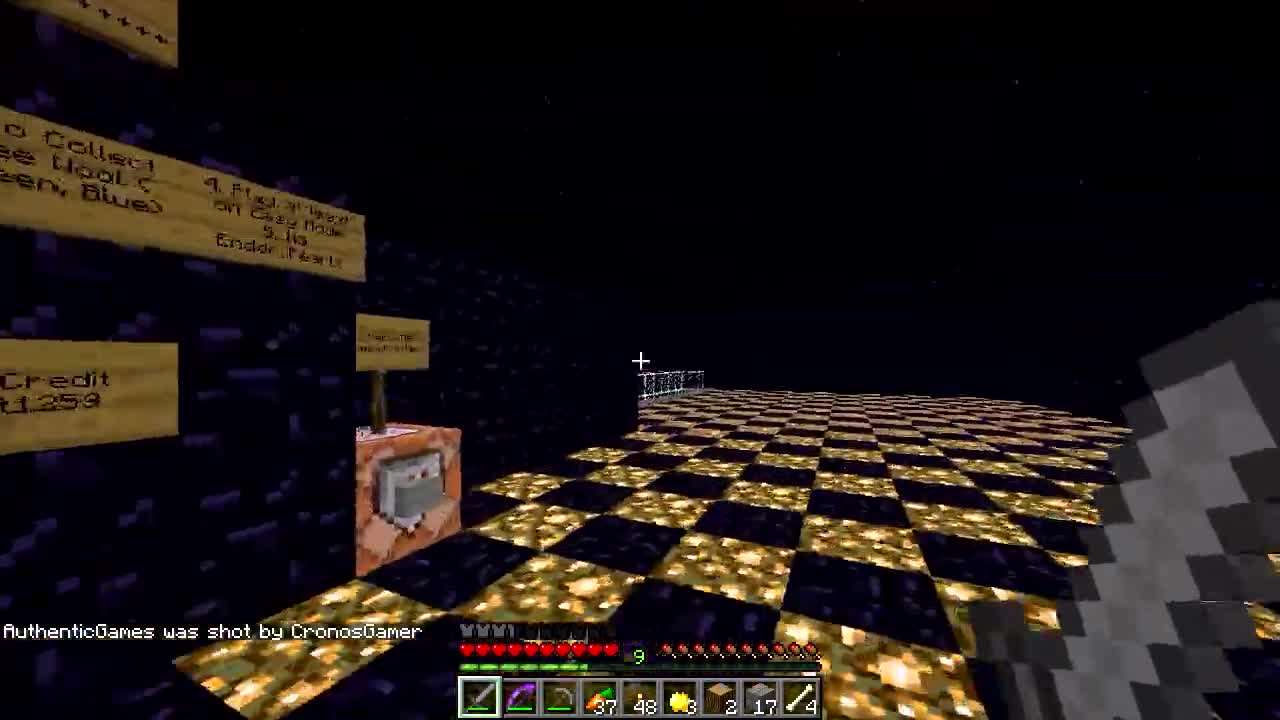This screenshot has width=1280, height=720.
Task: Click the first heart in the health bar
Action: (466, 650)
